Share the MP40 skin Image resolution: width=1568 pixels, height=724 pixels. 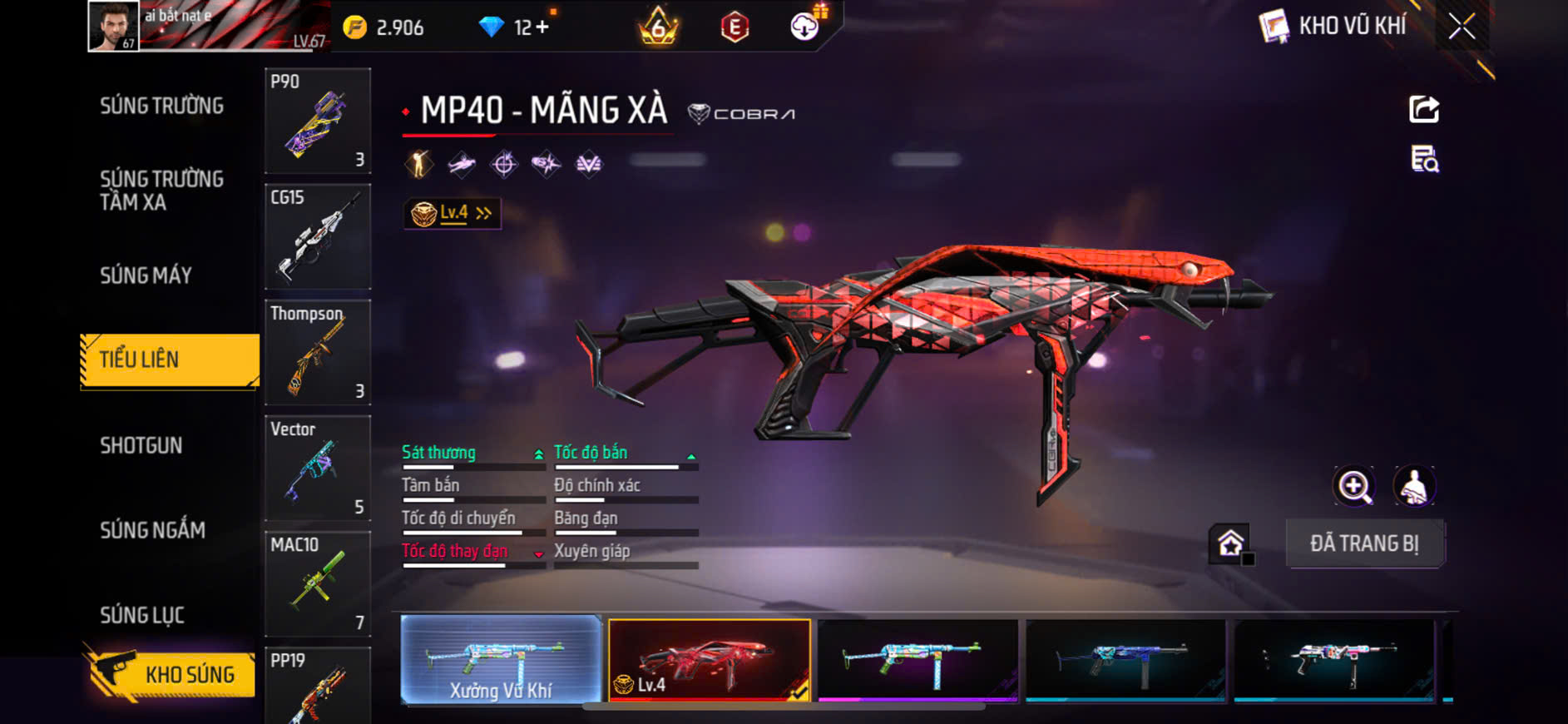pyautogui.click(x=1423, y=109)
